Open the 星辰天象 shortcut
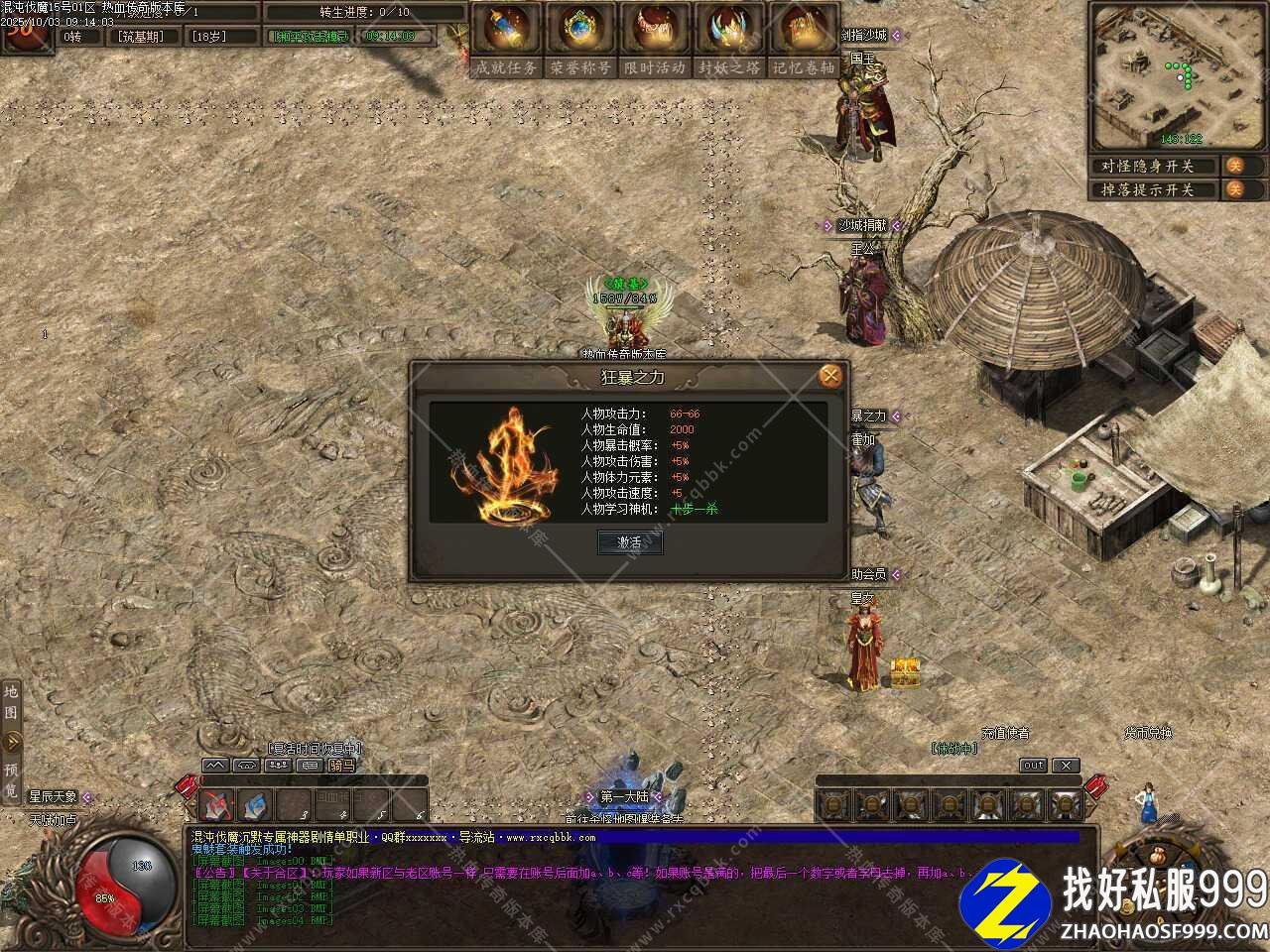This screenshot has height=952, width=1270. coord(52,797)
